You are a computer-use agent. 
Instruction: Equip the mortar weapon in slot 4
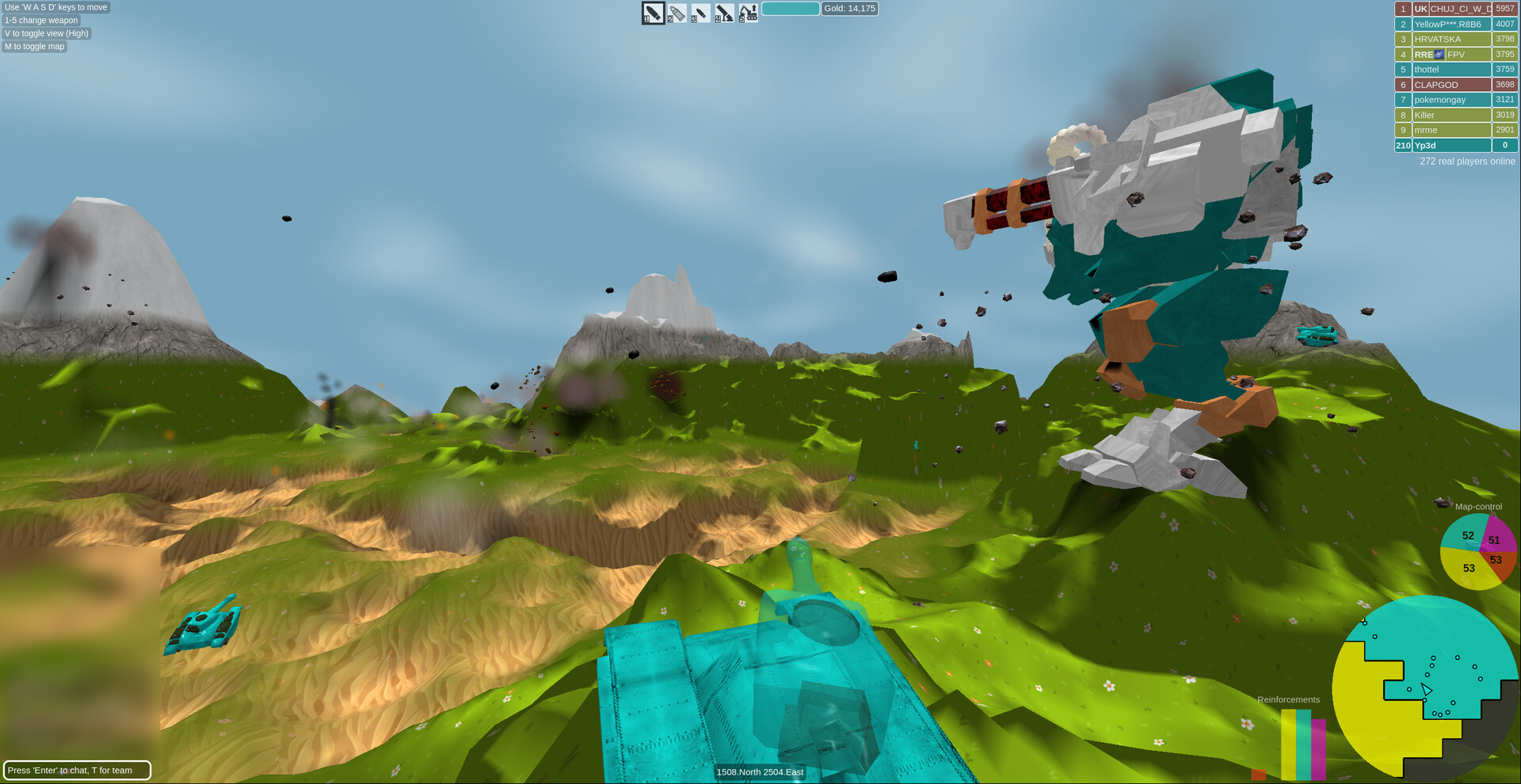(x=723, y=13)
